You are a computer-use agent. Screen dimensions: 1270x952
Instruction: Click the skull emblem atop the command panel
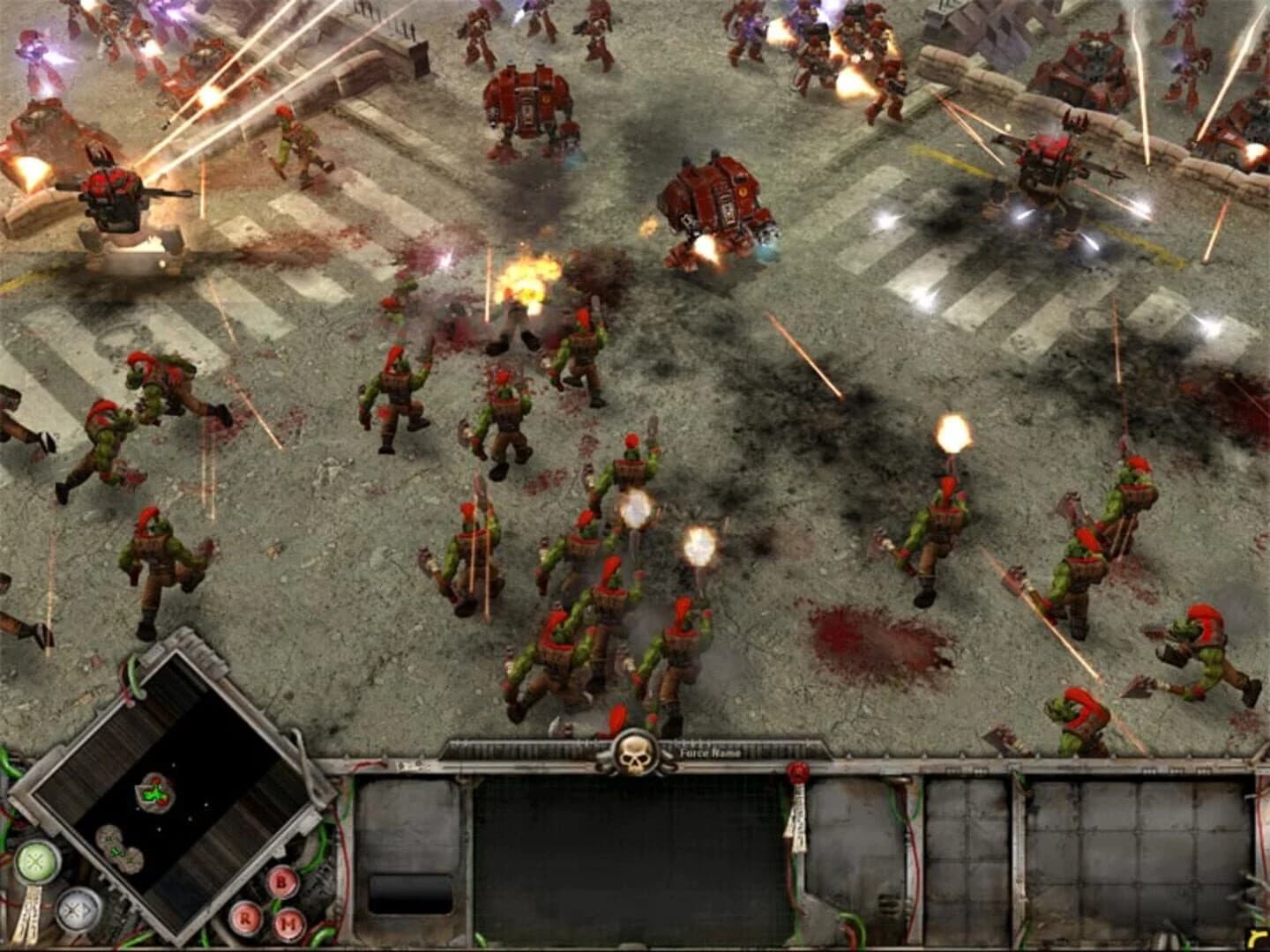tap(633, 756)
